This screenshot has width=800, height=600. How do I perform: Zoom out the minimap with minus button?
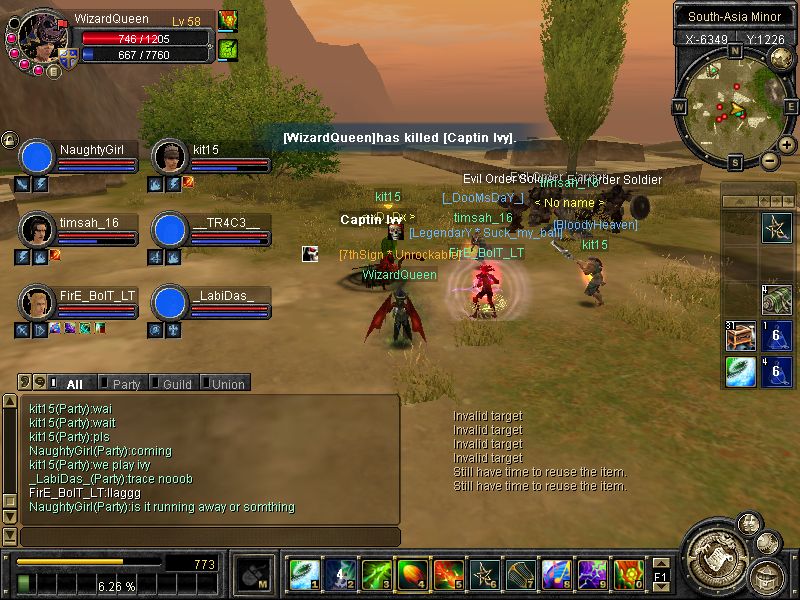(x=769, y=160)
